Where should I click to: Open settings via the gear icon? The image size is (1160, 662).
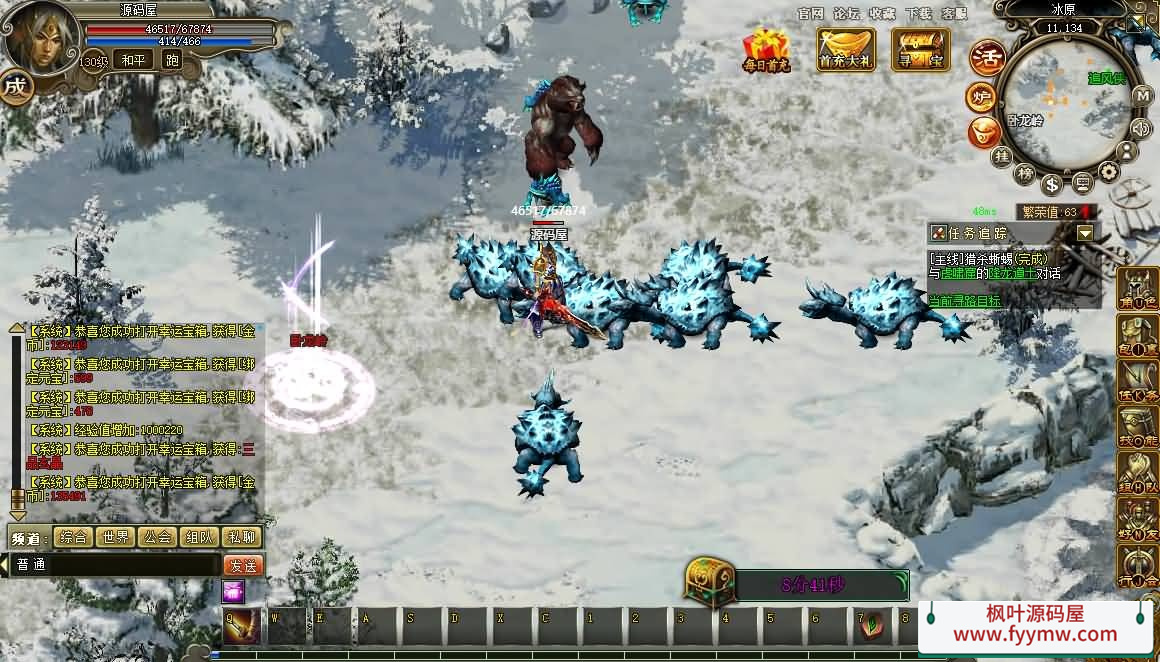[1109, 171]
